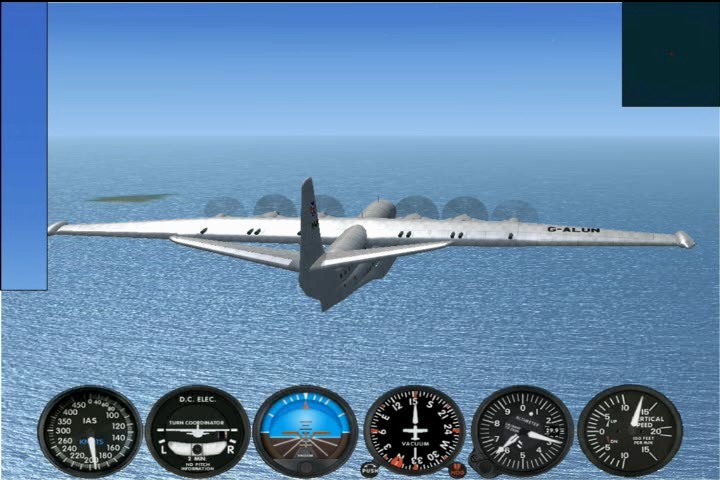
Task: Click the turn coordinator instrument
Action: [197, 430]
